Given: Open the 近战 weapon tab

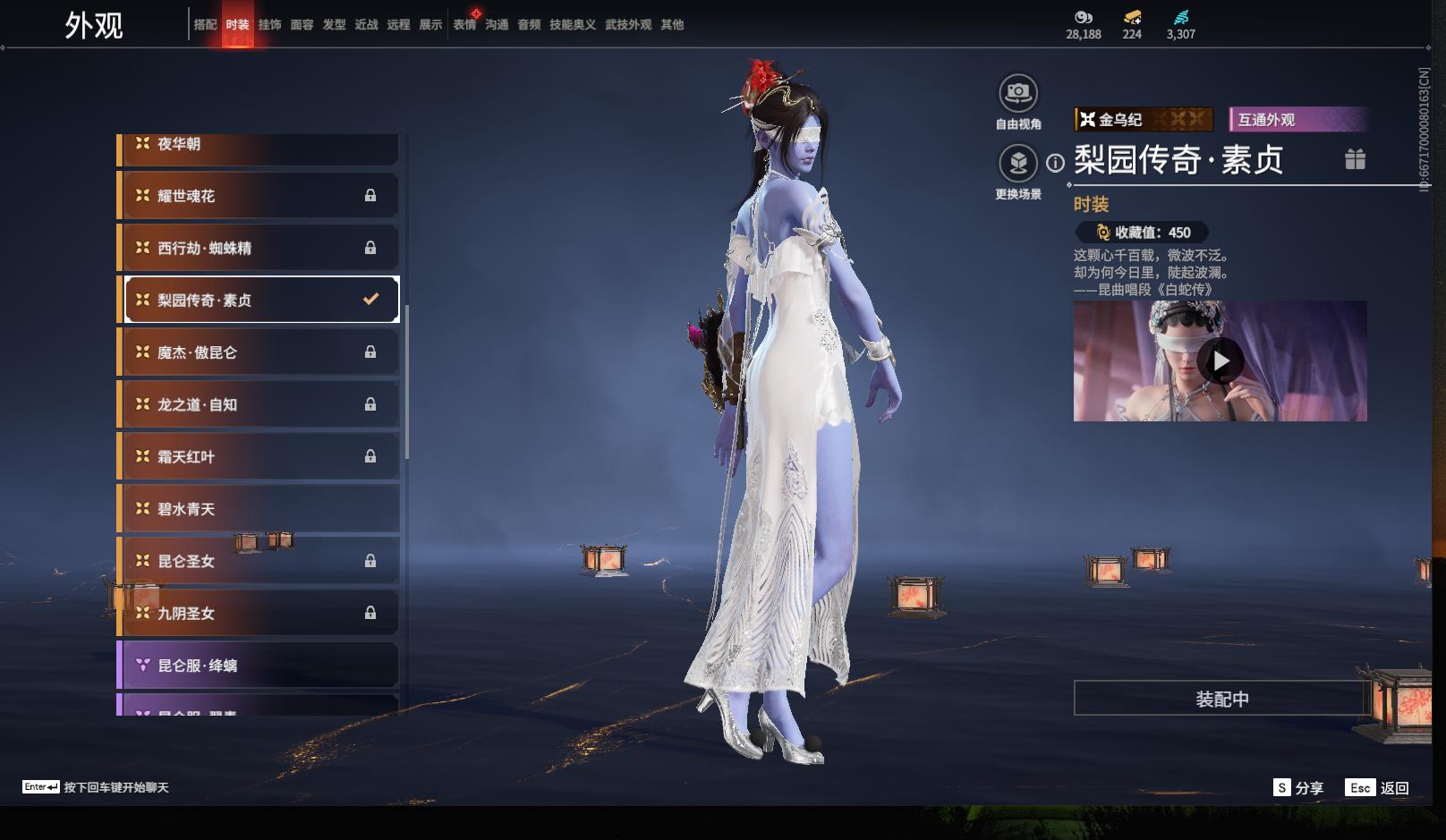Looking at the screenshot, I should (x=366, y=25).
